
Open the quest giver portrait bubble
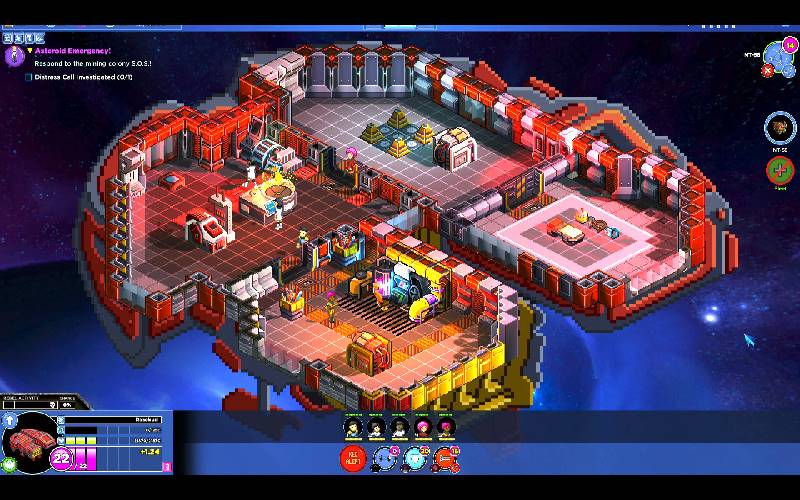[x=14, y=56]
